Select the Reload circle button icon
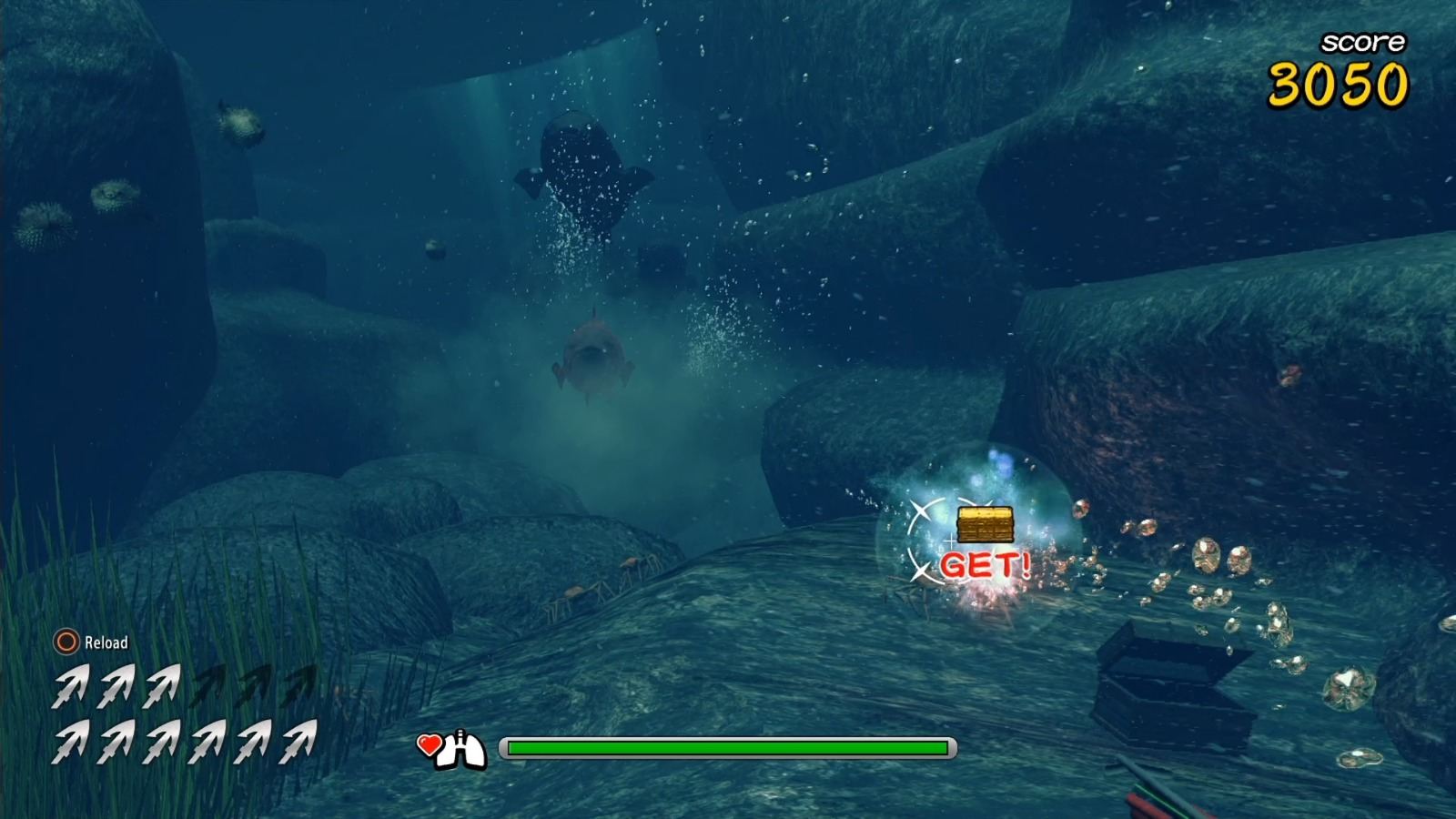Viewport: 1456px width, 819px height. click(65, 642)
